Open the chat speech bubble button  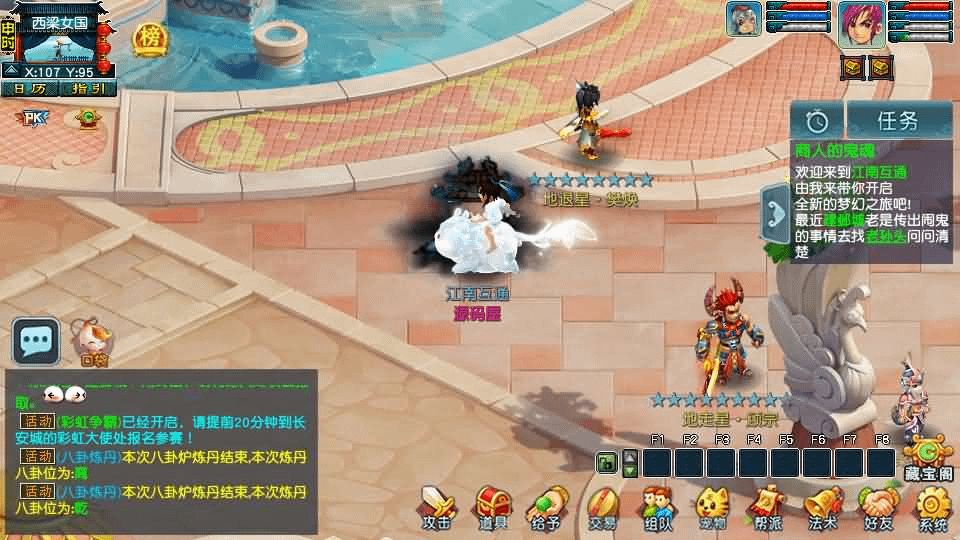pyautogui.click(x=36, y=341)
